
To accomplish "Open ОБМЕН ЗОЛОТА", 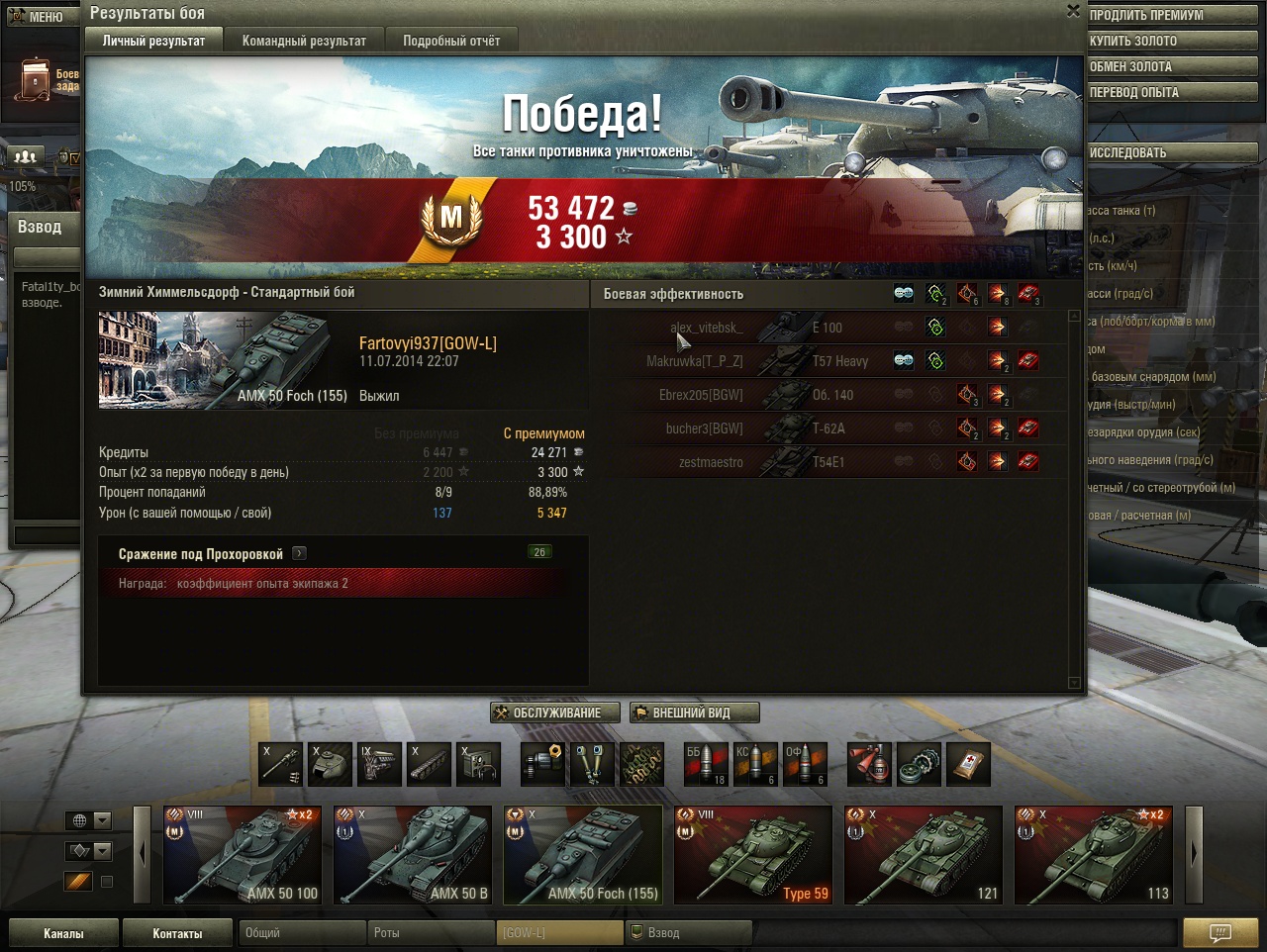I will tap(1171, 66).
